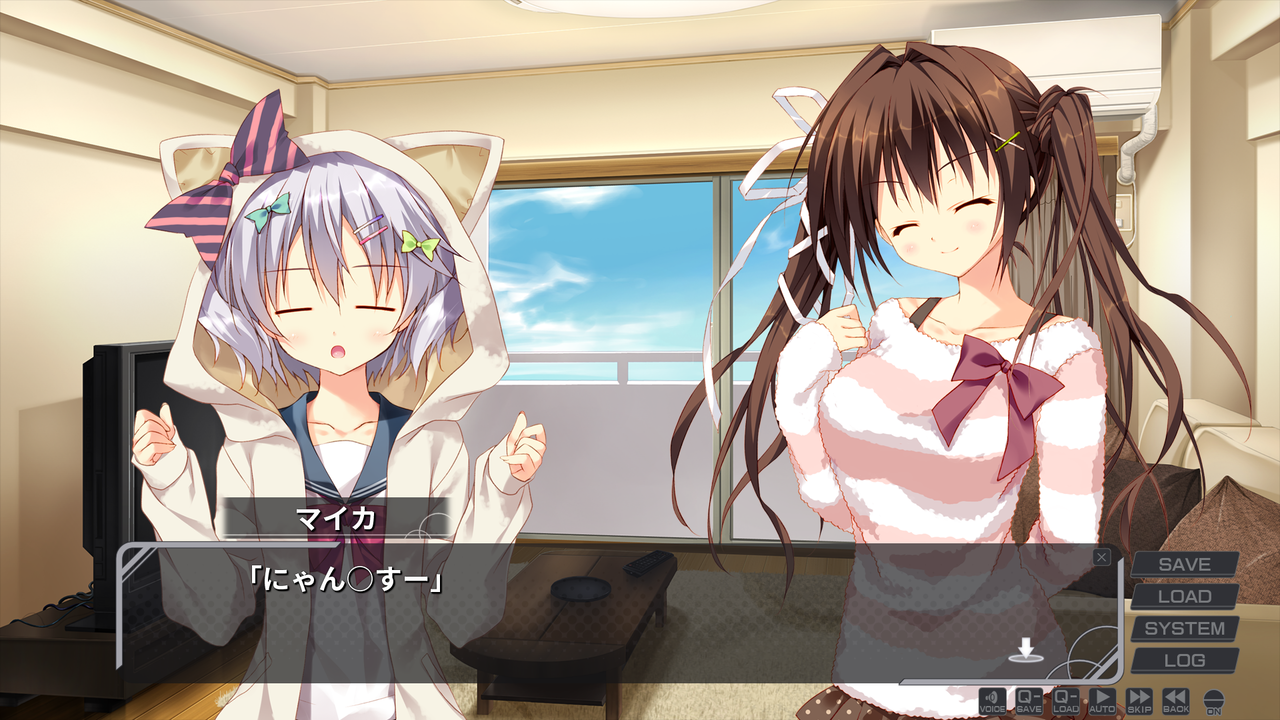1280x720 pixels.
Task: Enable auto-read mode with the AUTO icon
Action: [1103, 703]
